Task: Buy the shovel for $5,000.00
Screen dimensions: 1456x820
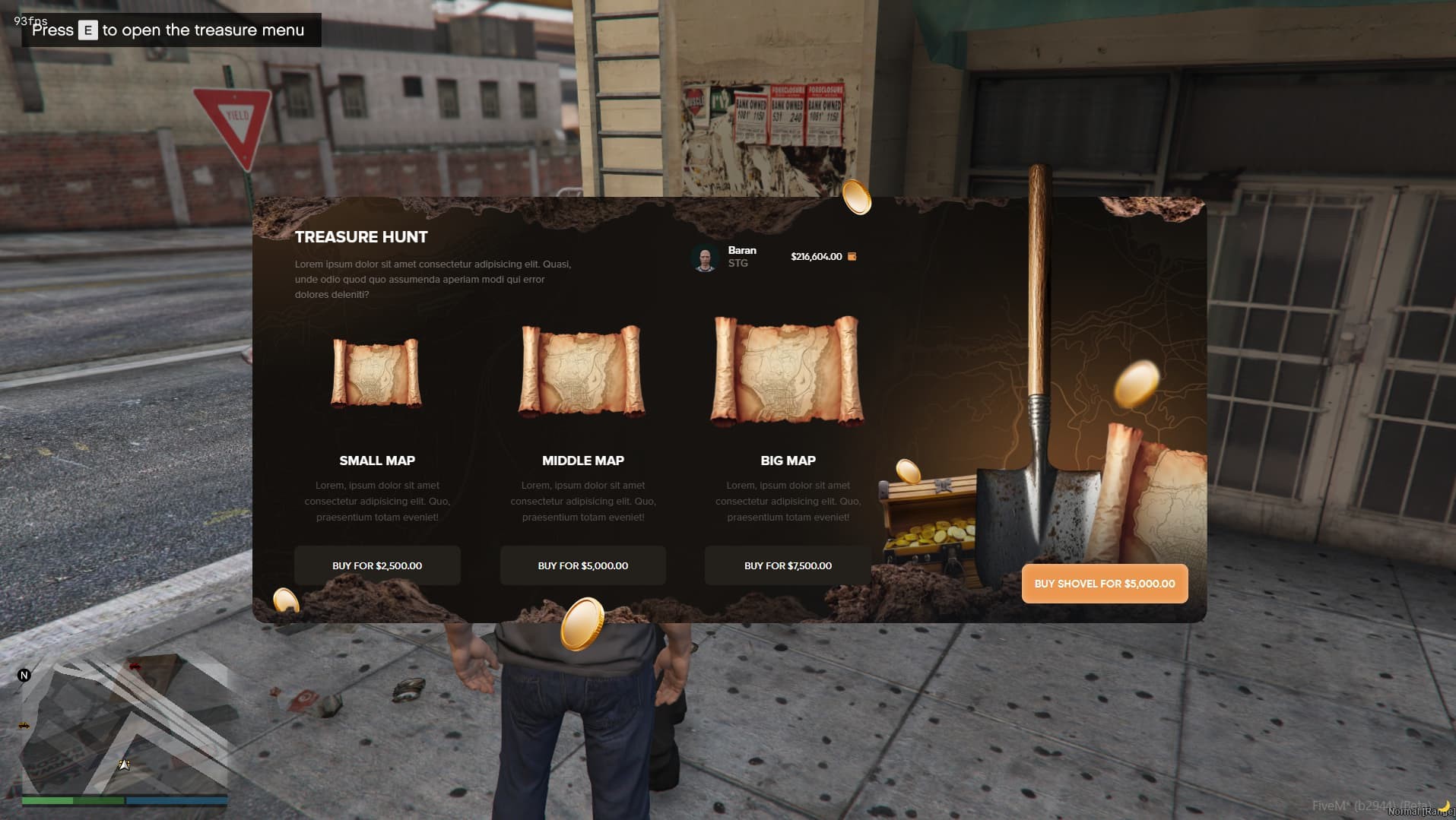Action: [1104, 584]
